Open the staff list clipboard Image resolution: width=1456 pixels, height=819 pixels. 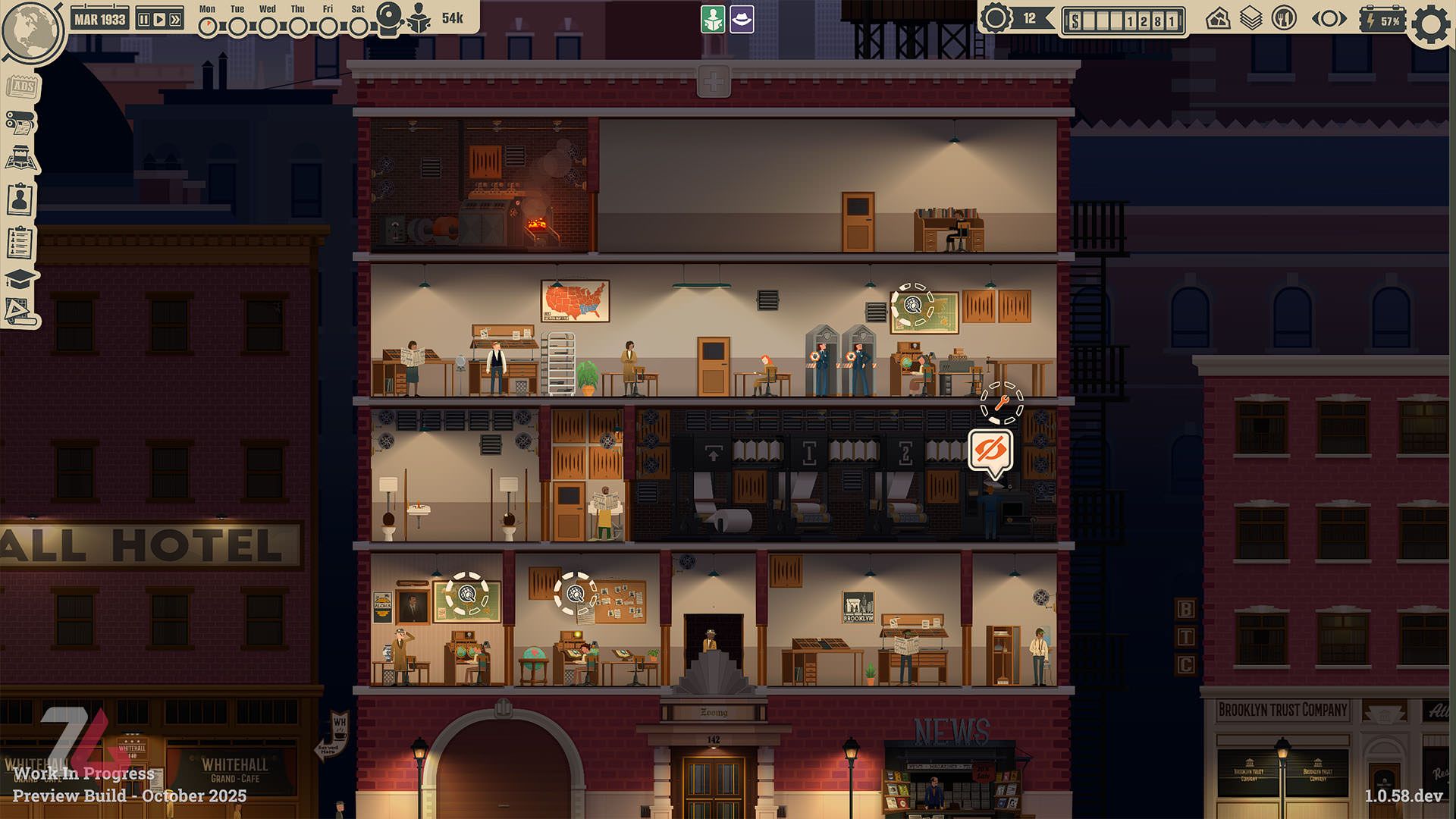tap(20, 243)
